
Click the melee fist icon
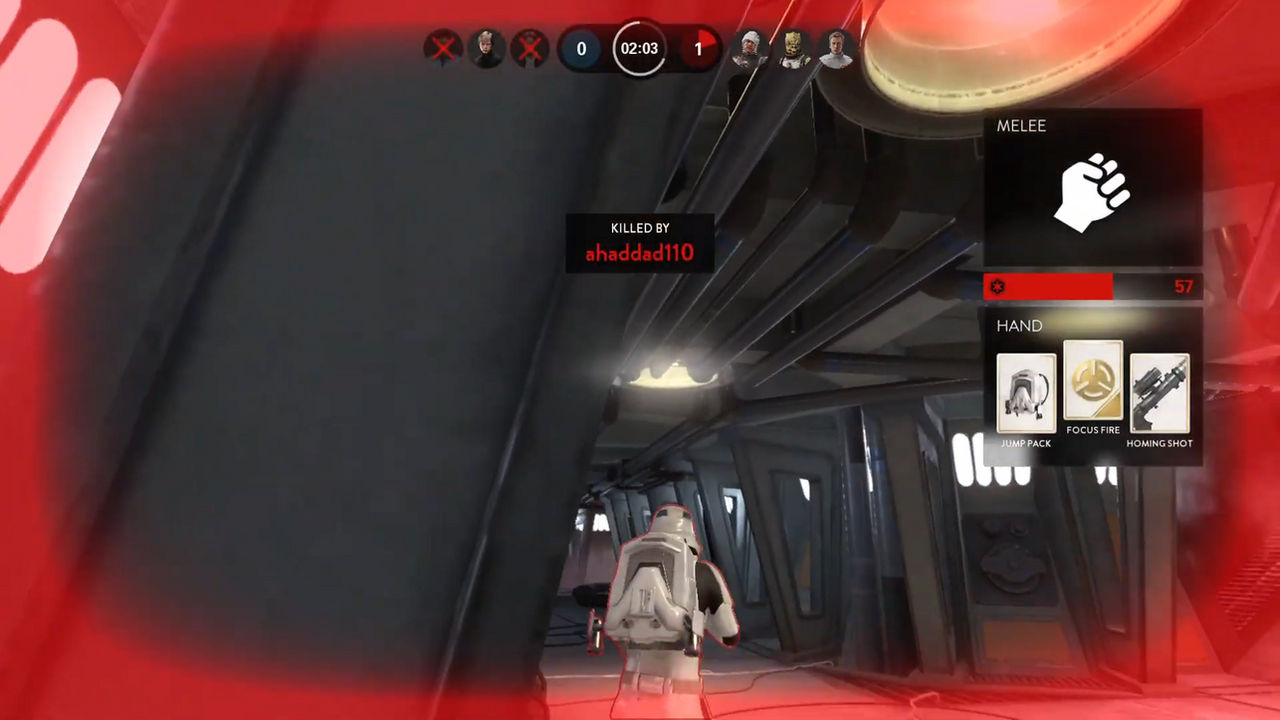coord(1092,192)
